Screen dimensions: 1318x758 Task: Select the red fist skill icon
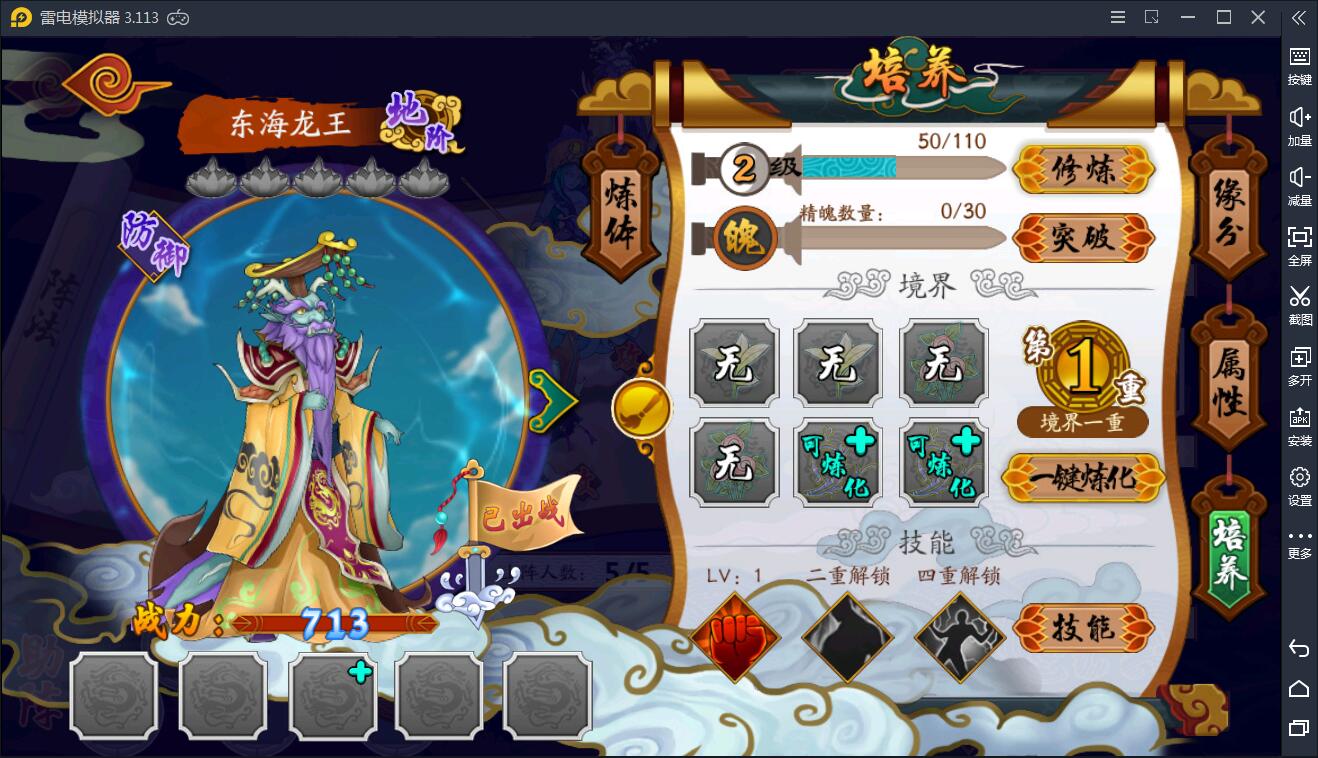pos(735,636)
